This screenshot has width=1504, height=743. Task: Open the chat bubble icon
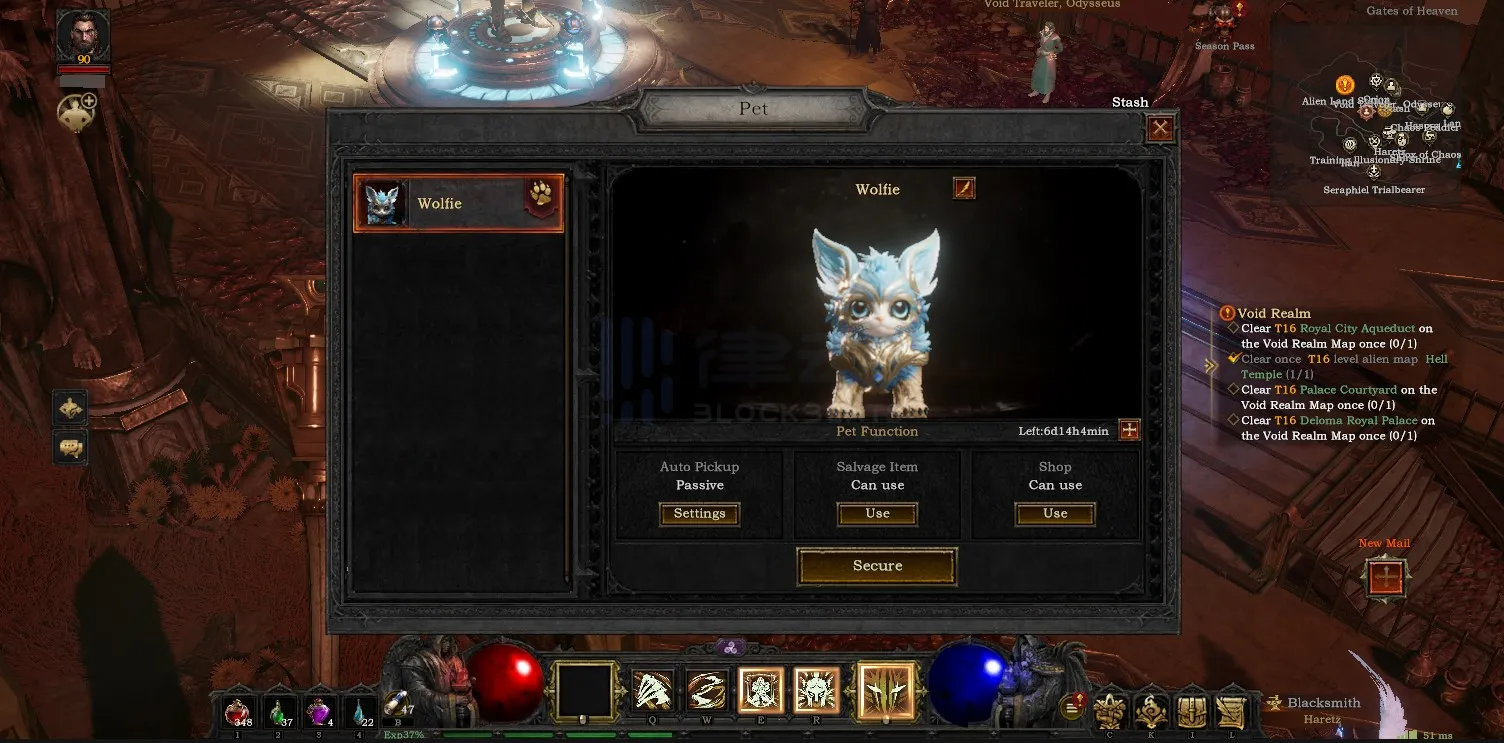point(70,447)
